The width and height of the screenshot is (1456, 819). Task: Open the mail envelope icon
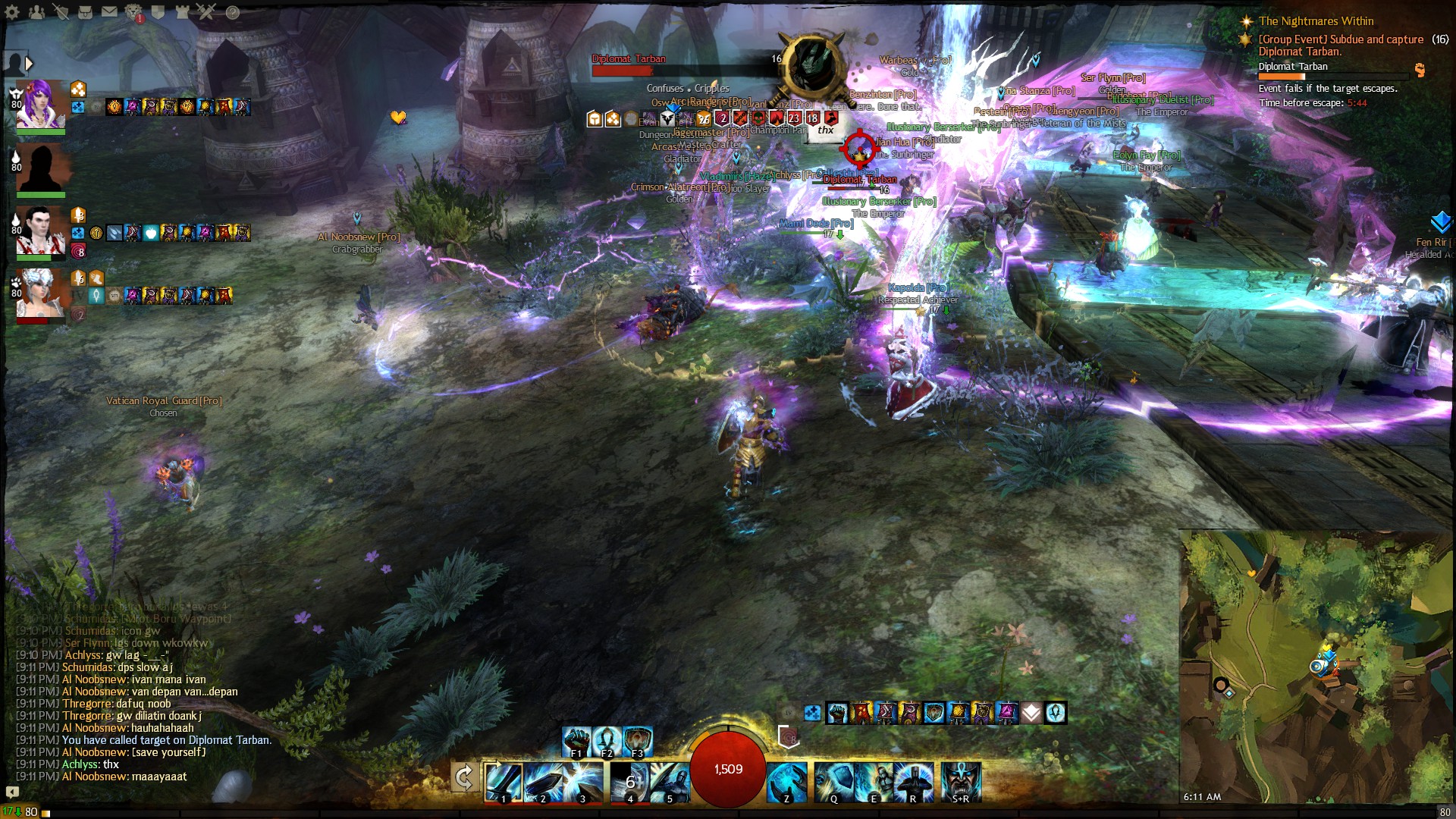(x=109, y=11)
